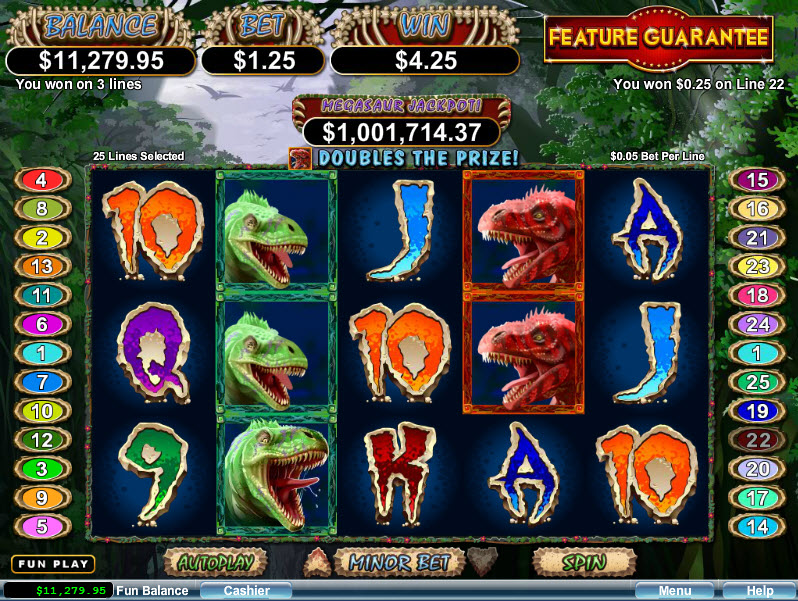Image resolution: width=798 pixels, height=601 pixels.
Task: Toggle the Fun Play mode button
Action: pos(53,564)
